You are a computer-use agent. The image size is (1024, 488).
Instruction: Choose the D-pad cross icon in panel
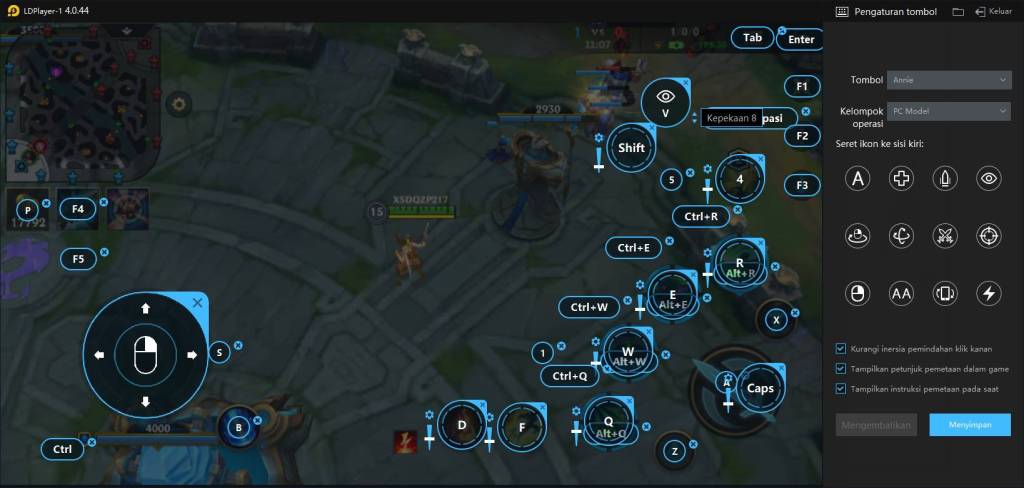(901, 179)
